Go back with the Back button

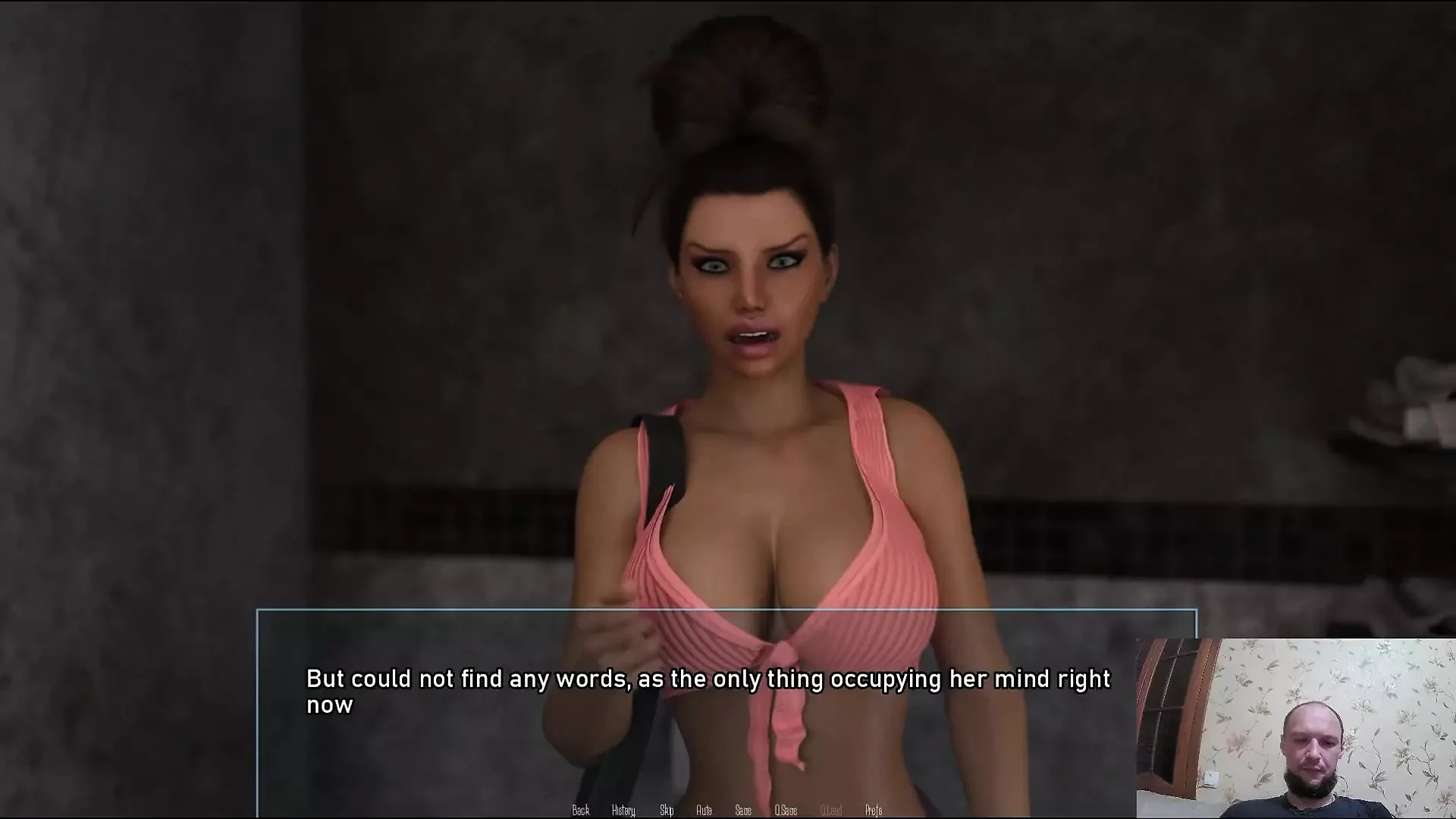pyautogui.click(x=581, y=810)
